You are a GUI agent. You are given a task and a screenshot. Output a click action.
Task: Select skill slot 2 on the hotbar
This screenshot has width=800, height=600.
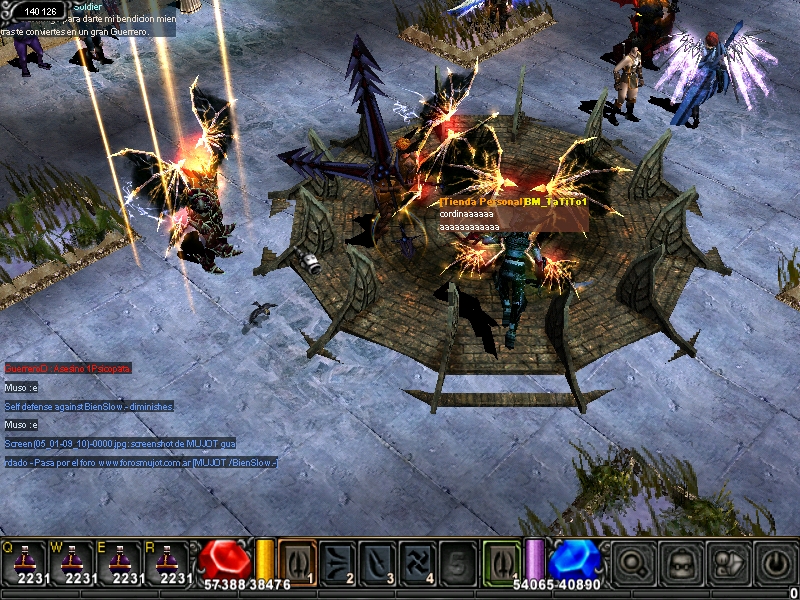click(x=337, y=561)
